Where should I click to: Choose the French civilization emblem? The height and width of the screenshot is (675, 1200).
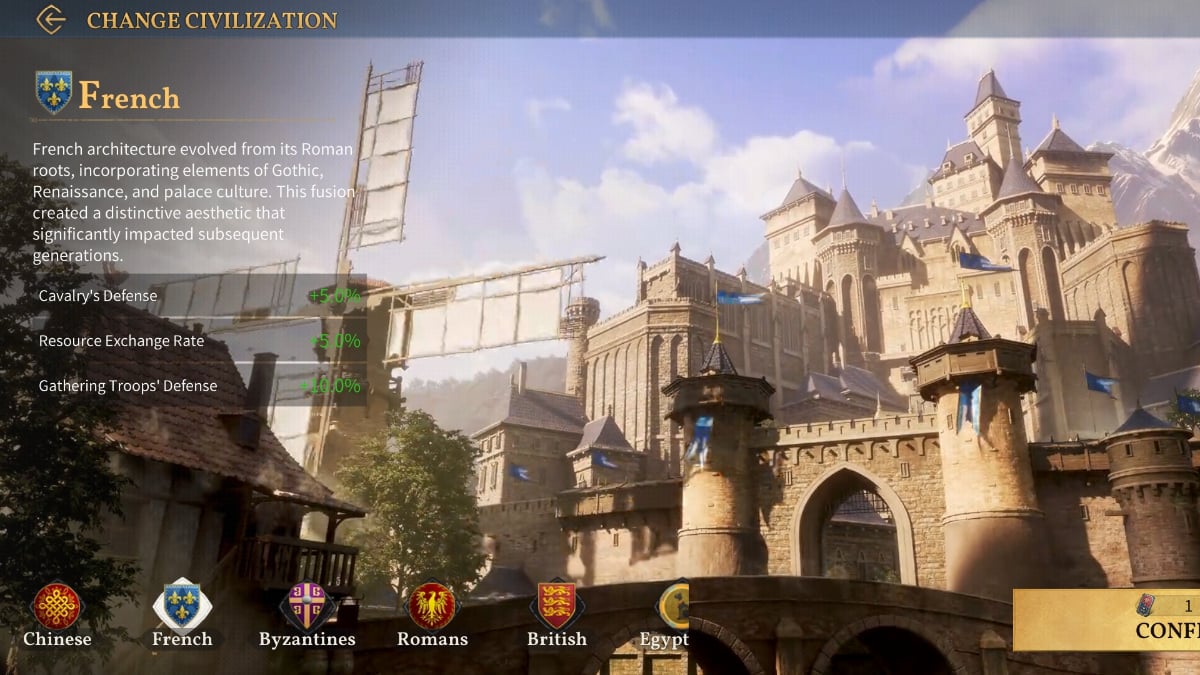point(182,606)
